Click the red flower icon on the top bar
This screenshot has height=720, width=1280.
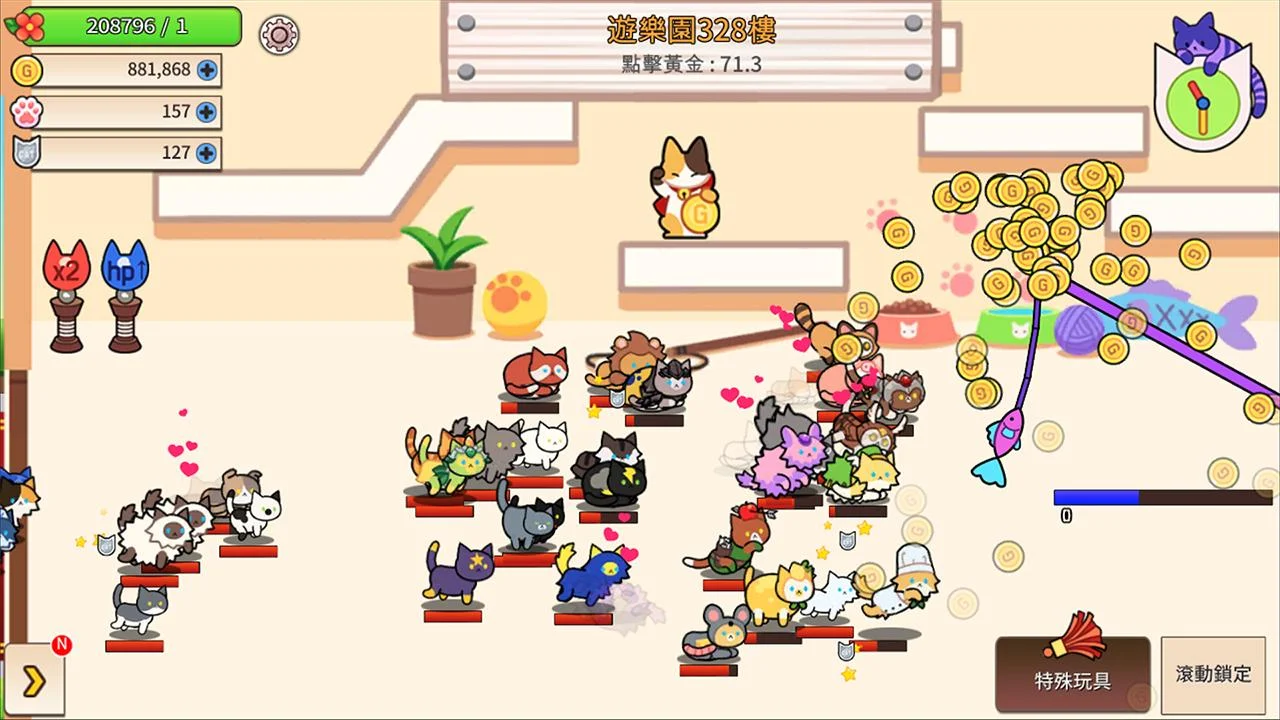point(27,28)
